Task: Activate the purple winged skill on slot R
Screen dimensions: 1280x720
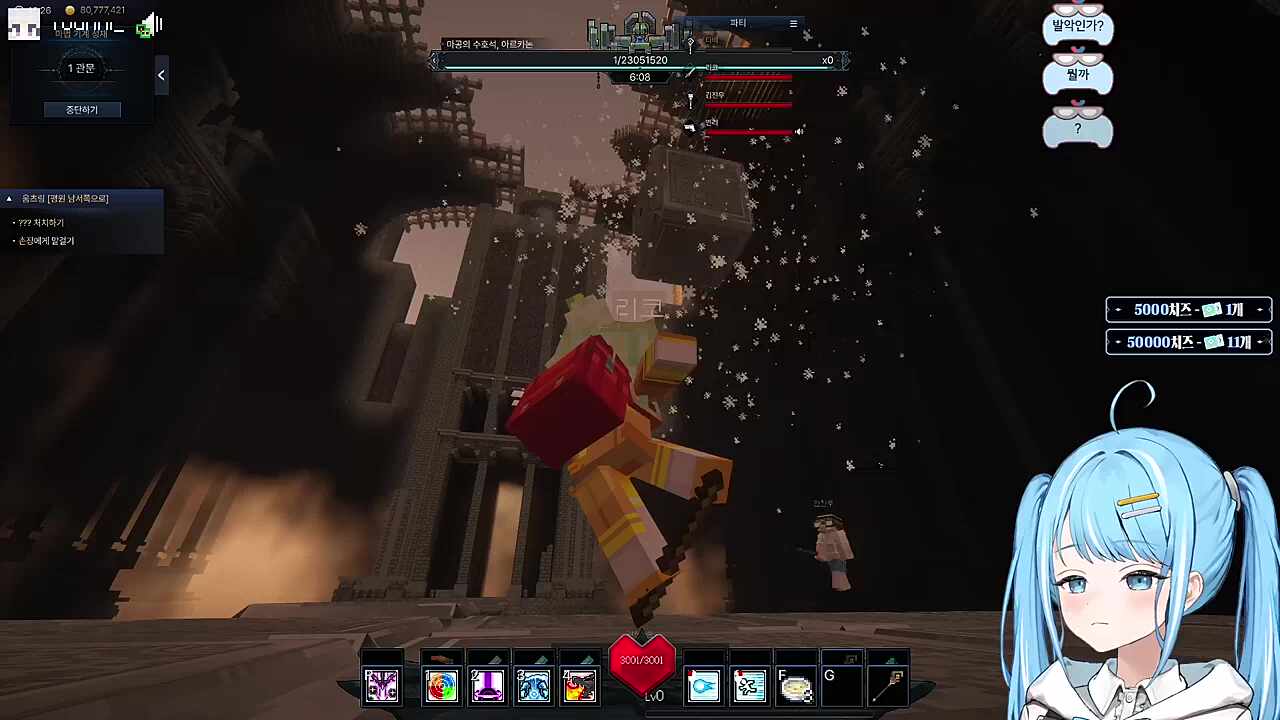Action: [381, 685]
